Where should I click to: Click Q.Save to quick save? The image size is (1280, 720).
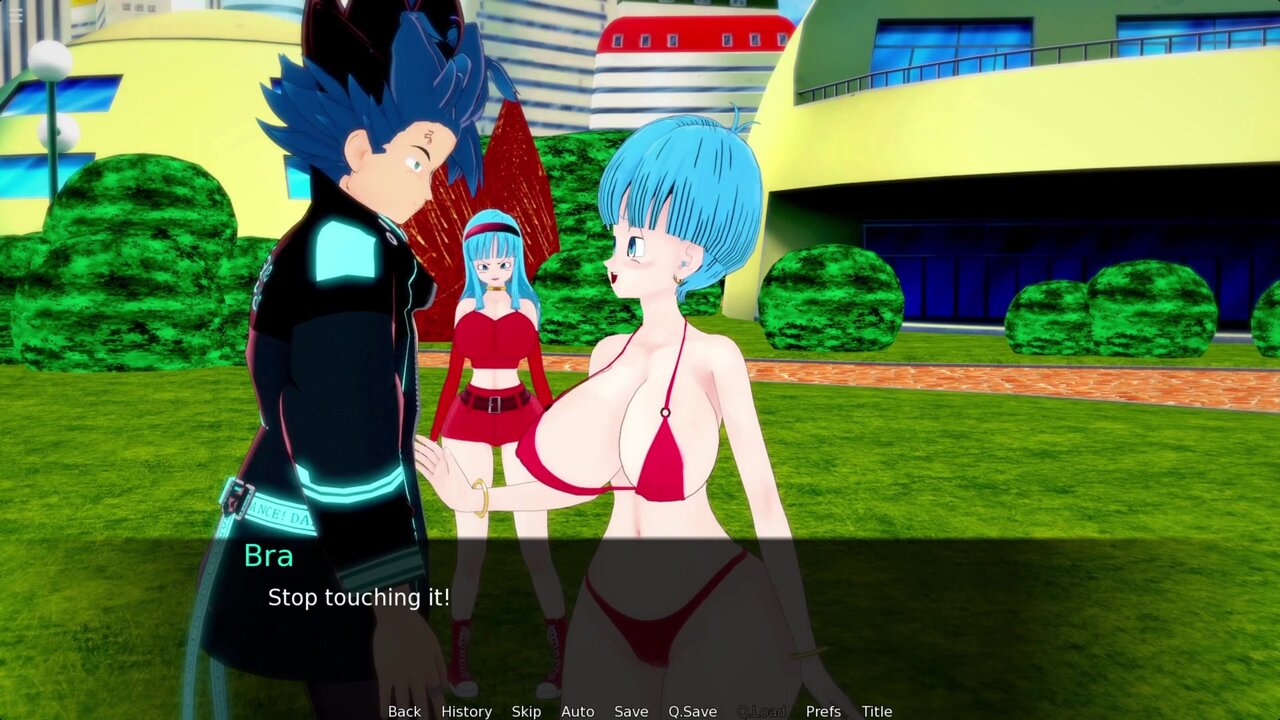[692, 711]
